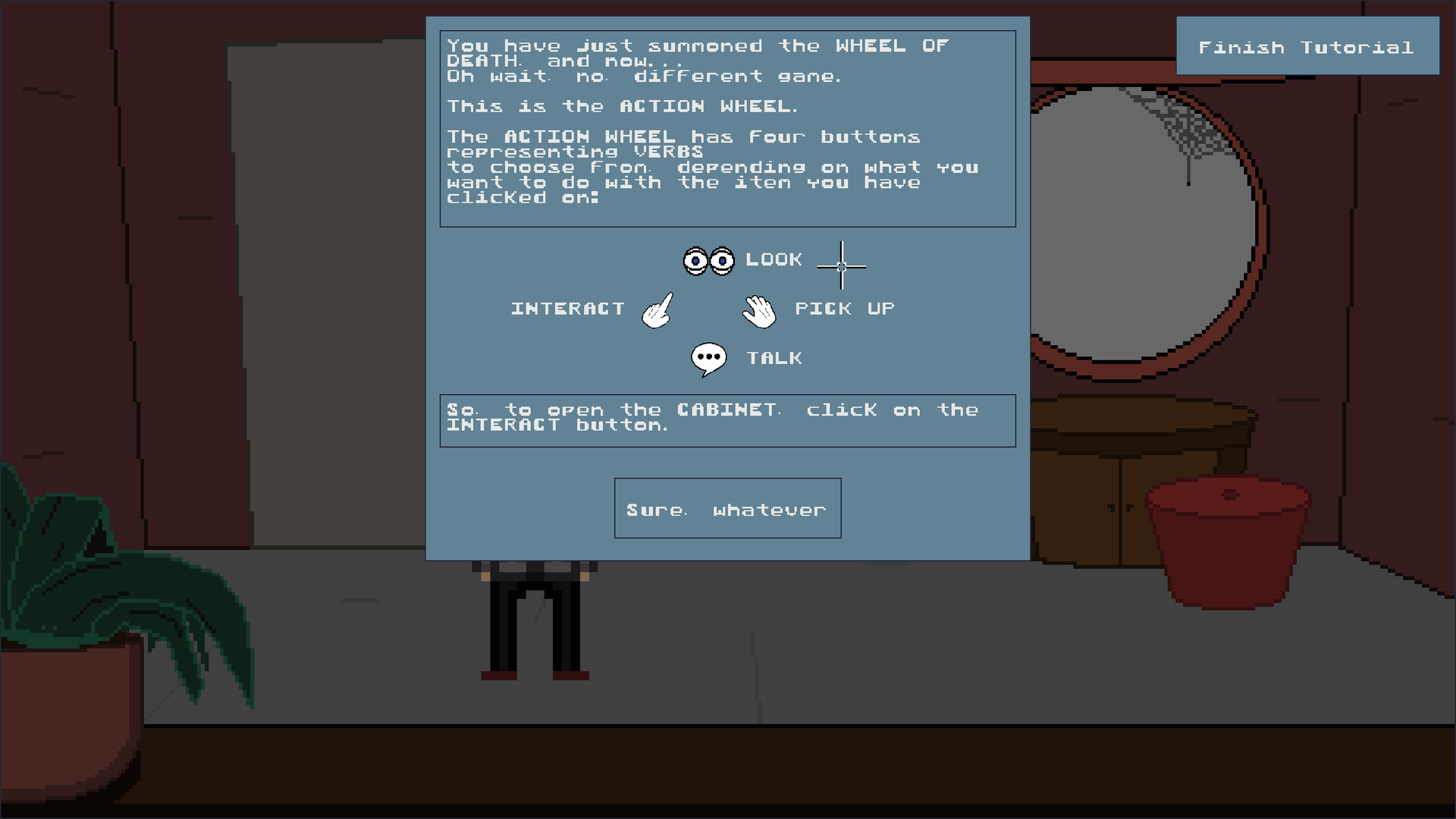Click the crosshair cursor next to LOOK
Image resolution: width=1456 pixels, height=819 pixels.
(x=842, y=267)
